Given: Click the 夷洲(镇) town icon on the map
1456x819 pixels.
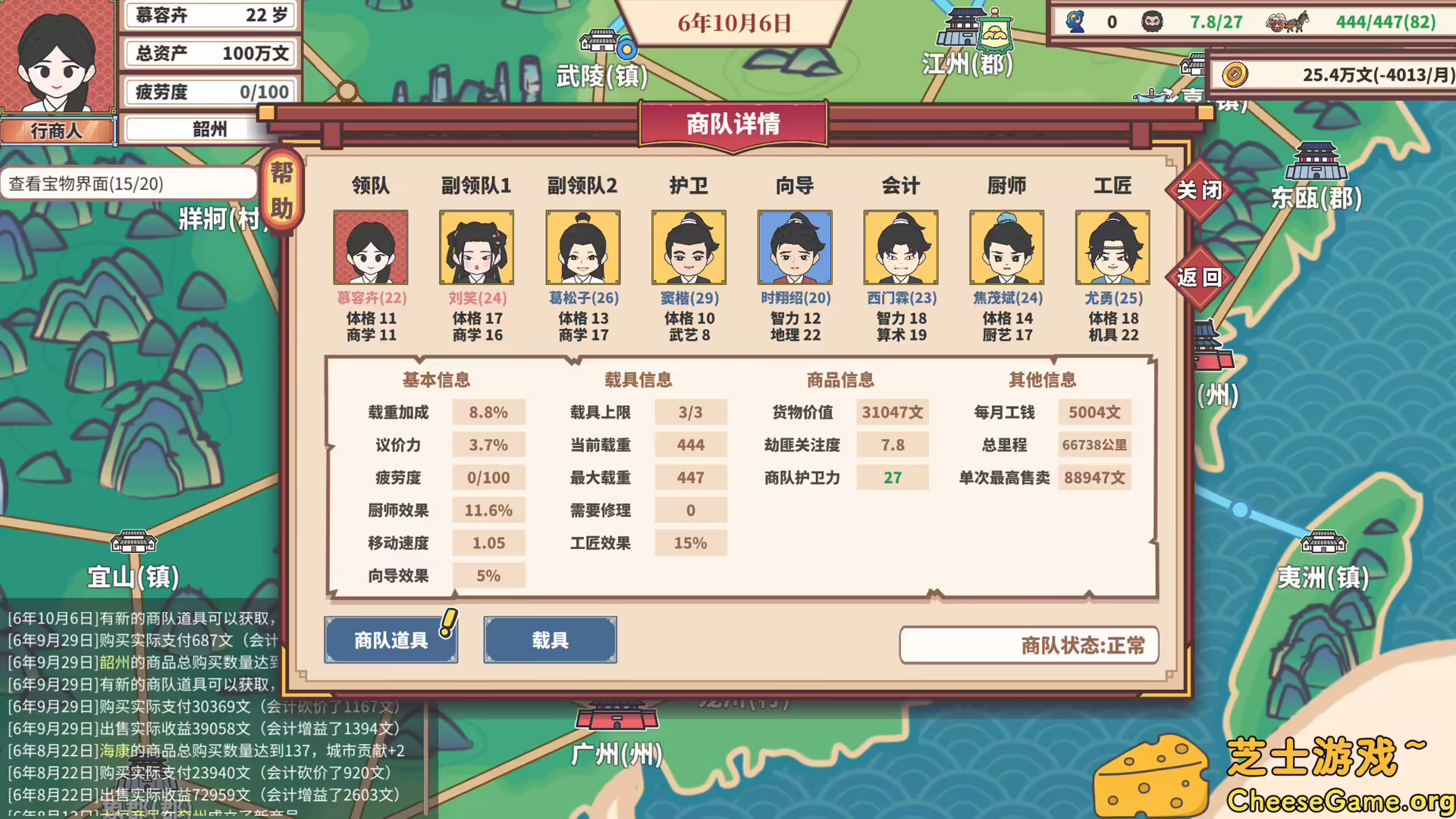Looking at the screenshot, I should tap(1323, 542).
